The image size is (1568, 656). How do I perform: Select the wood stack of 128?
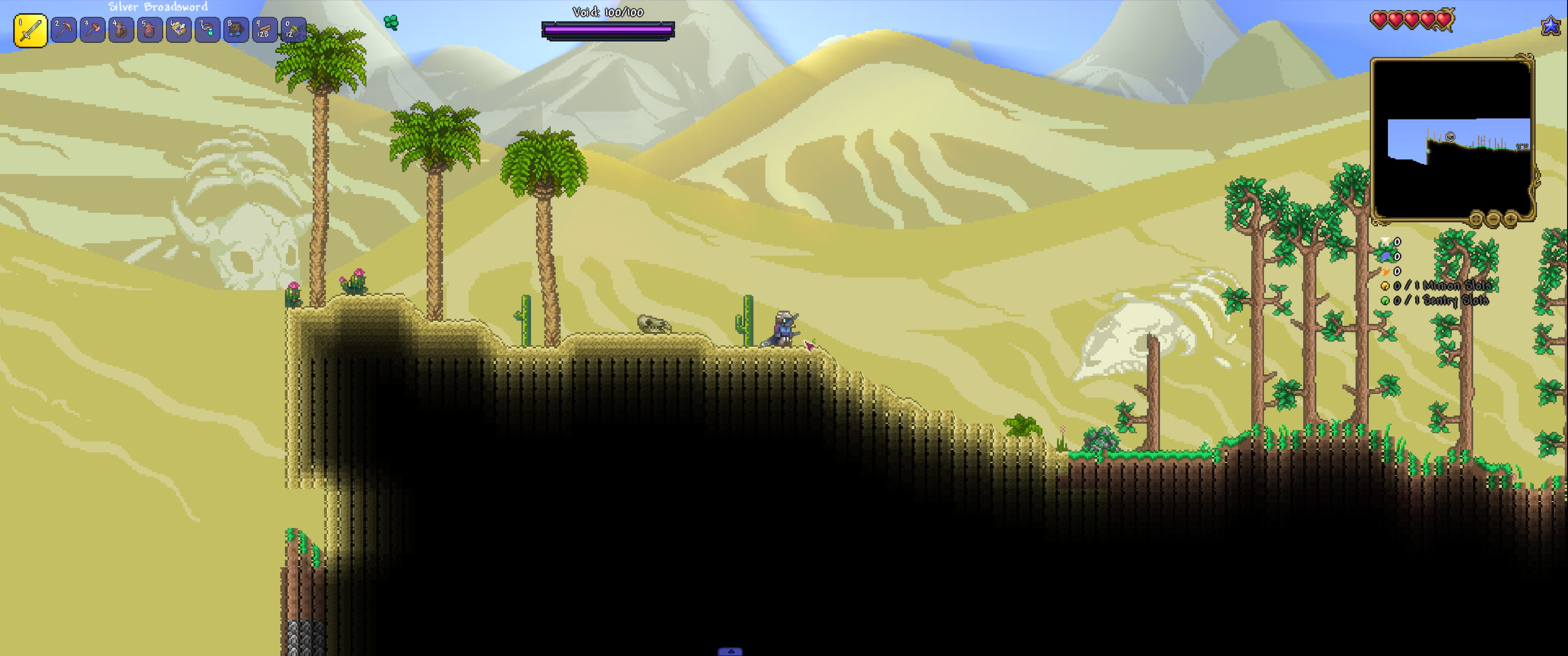point(264,30)
